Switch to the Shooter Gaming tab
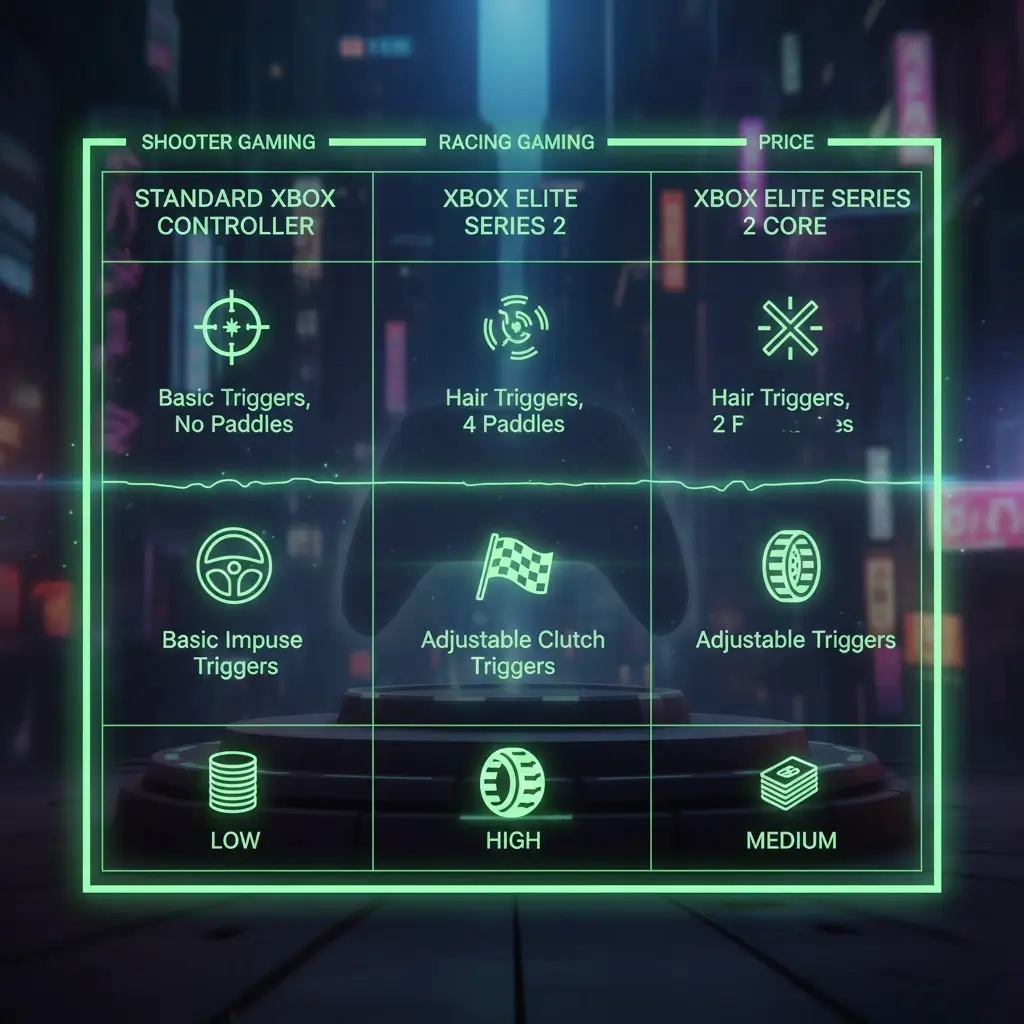Image resolution: width=1024 pixels, height=1024 pixels. [x=228, y=142]
